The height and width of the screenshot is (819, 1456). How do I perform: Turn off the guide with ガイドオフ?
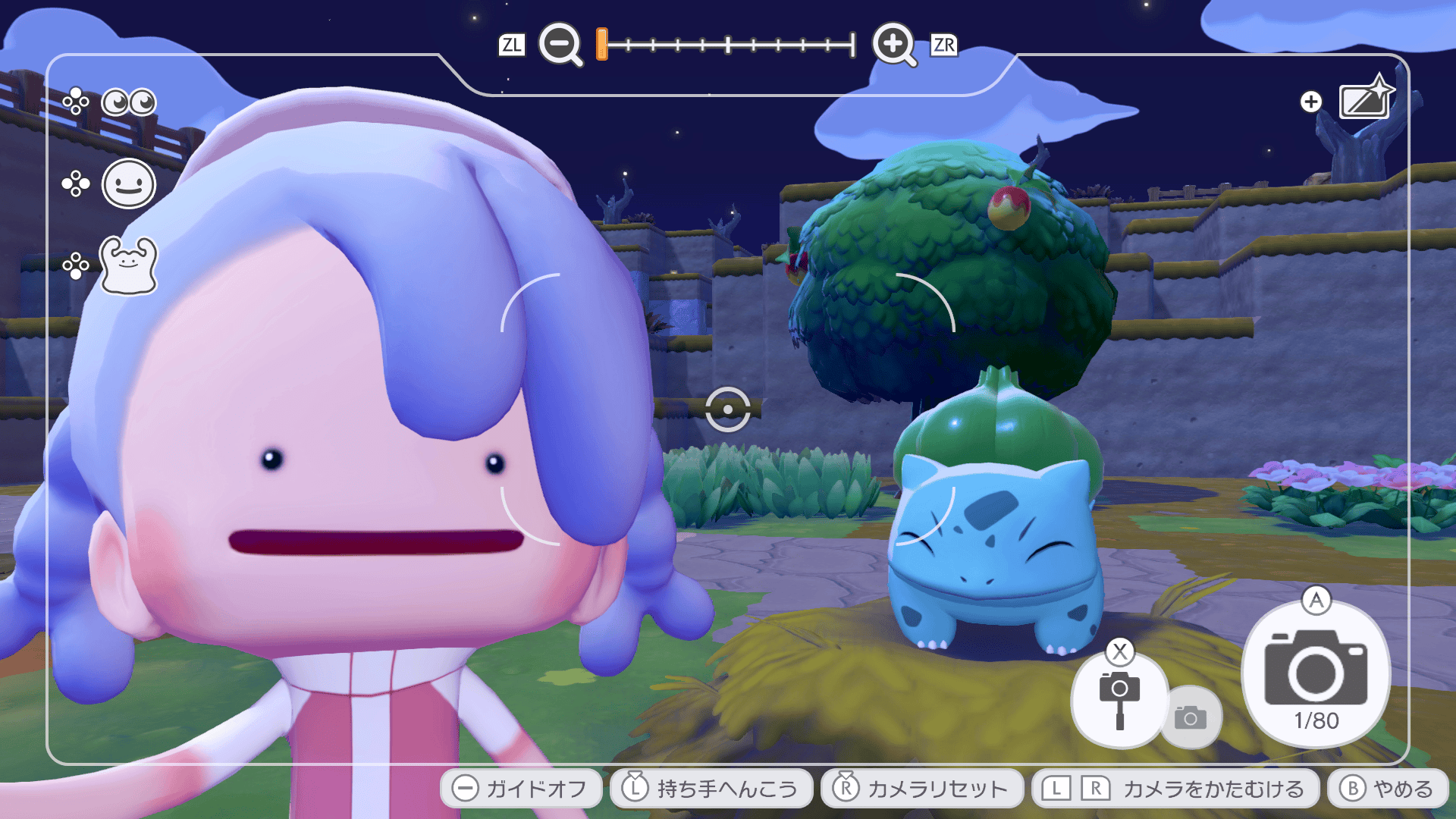click(x=521, y=789)
